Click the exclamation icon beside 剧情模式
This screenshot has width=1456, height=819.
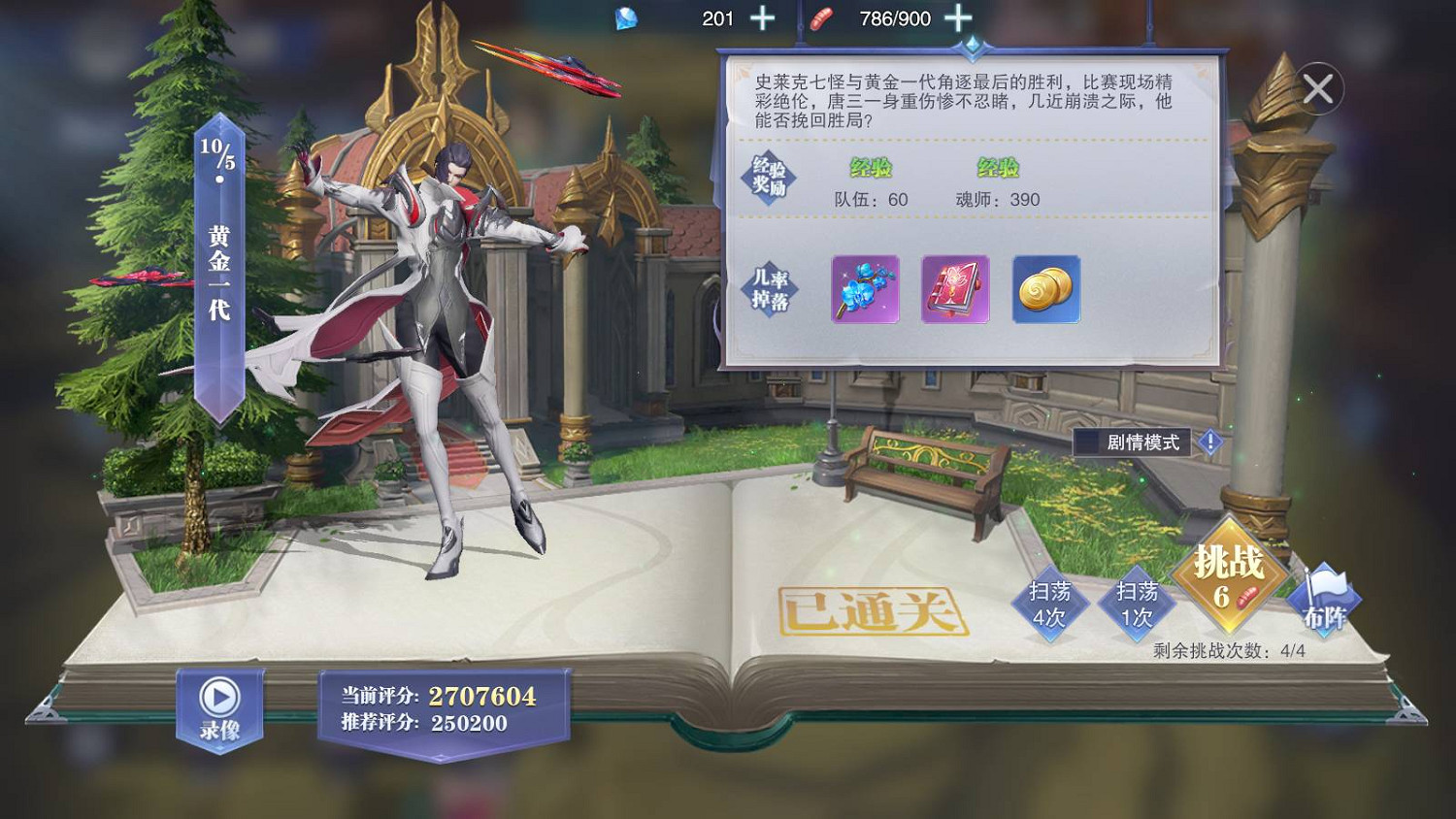click(1210, 442)
